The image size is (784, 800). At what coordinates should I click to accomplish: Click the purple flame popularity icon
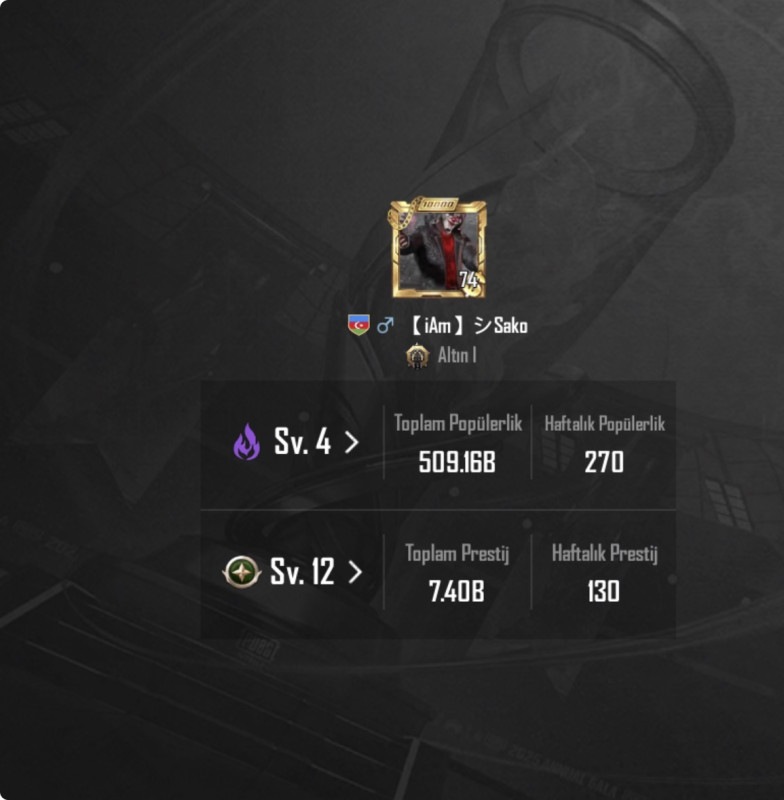(x=246, y=442)
